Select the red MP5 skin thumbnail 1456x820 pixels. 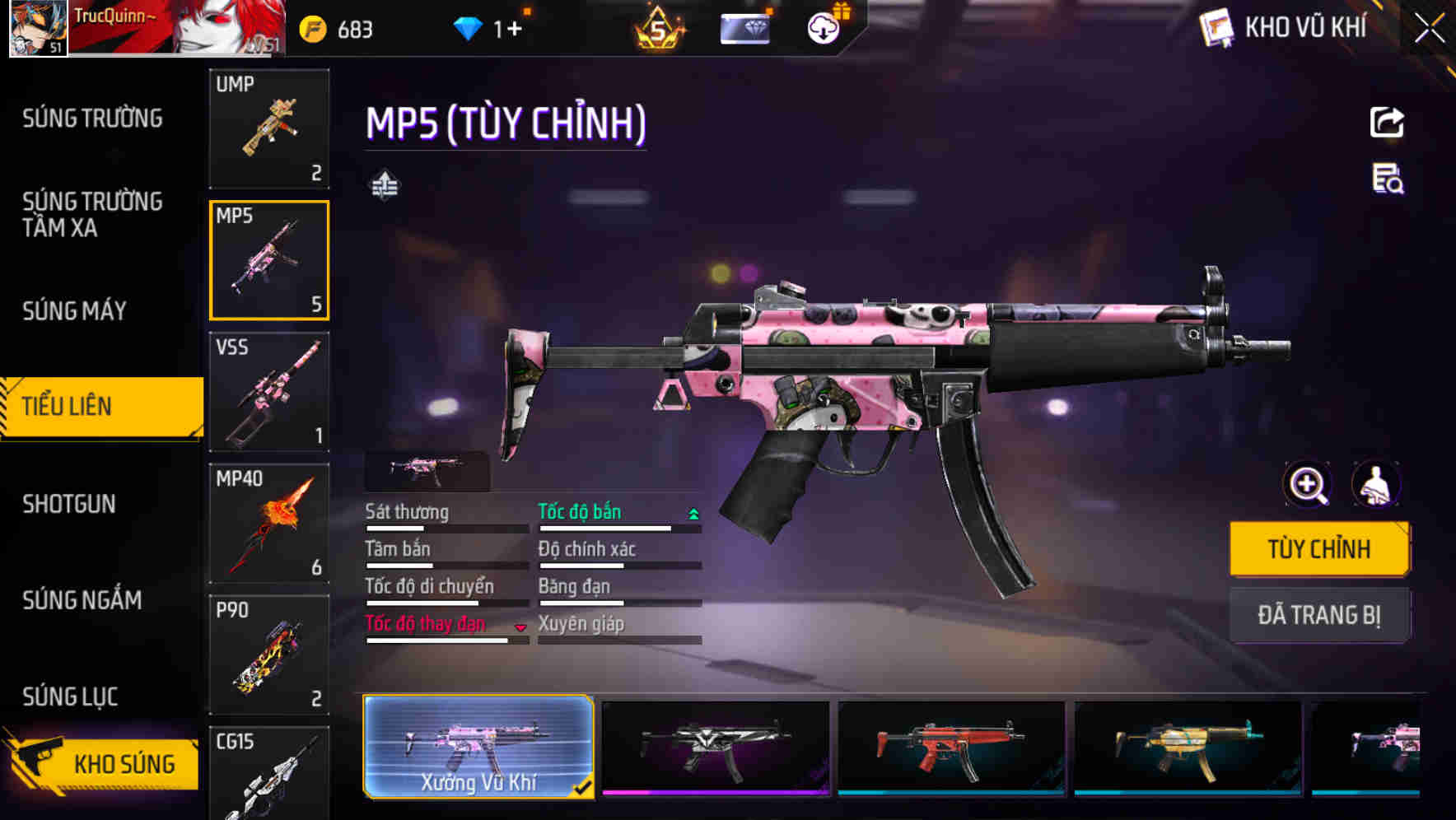(x=951, y=748)
